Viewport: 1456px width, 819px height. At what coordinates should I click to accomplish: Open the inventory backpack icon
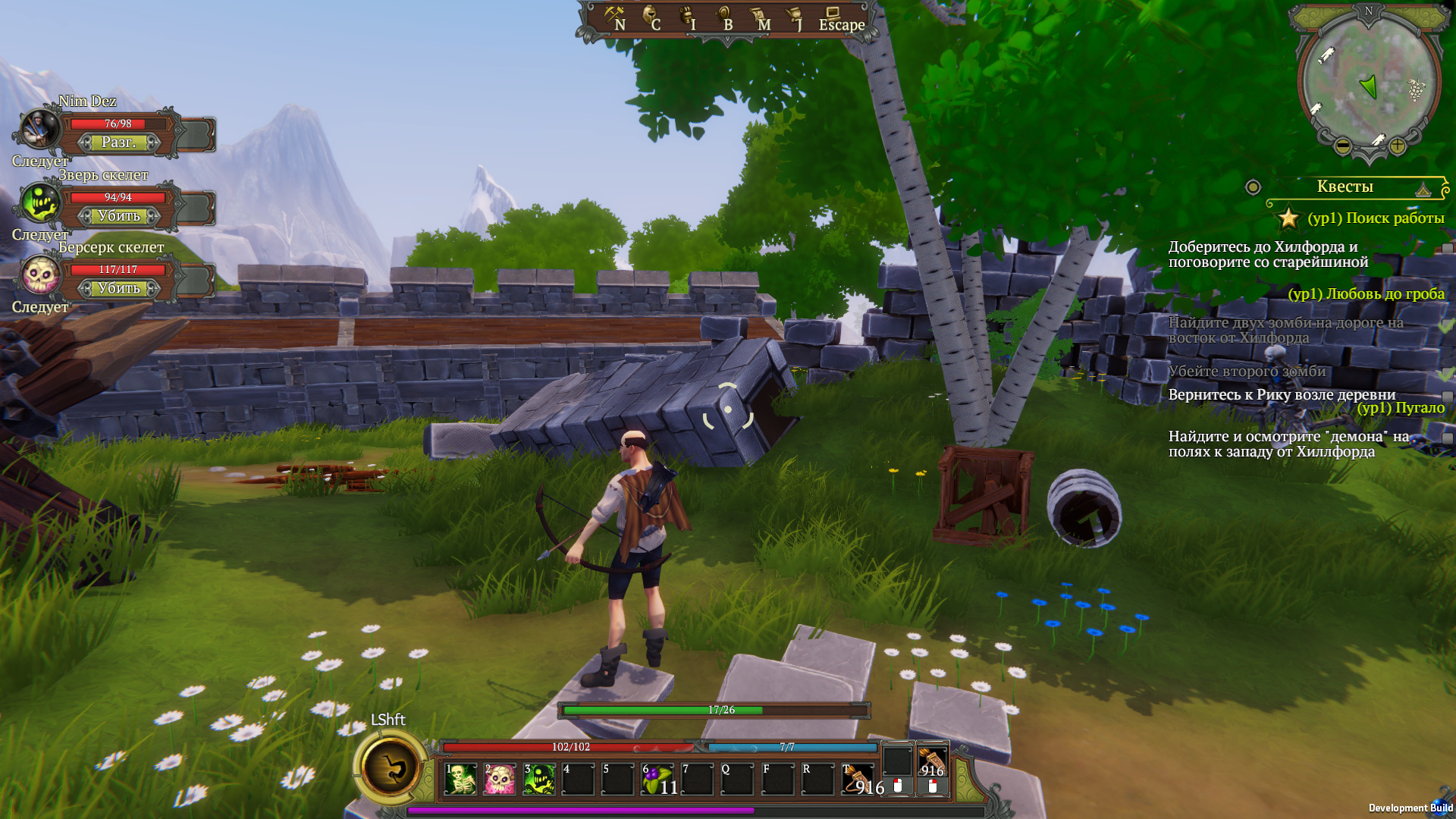688,17
